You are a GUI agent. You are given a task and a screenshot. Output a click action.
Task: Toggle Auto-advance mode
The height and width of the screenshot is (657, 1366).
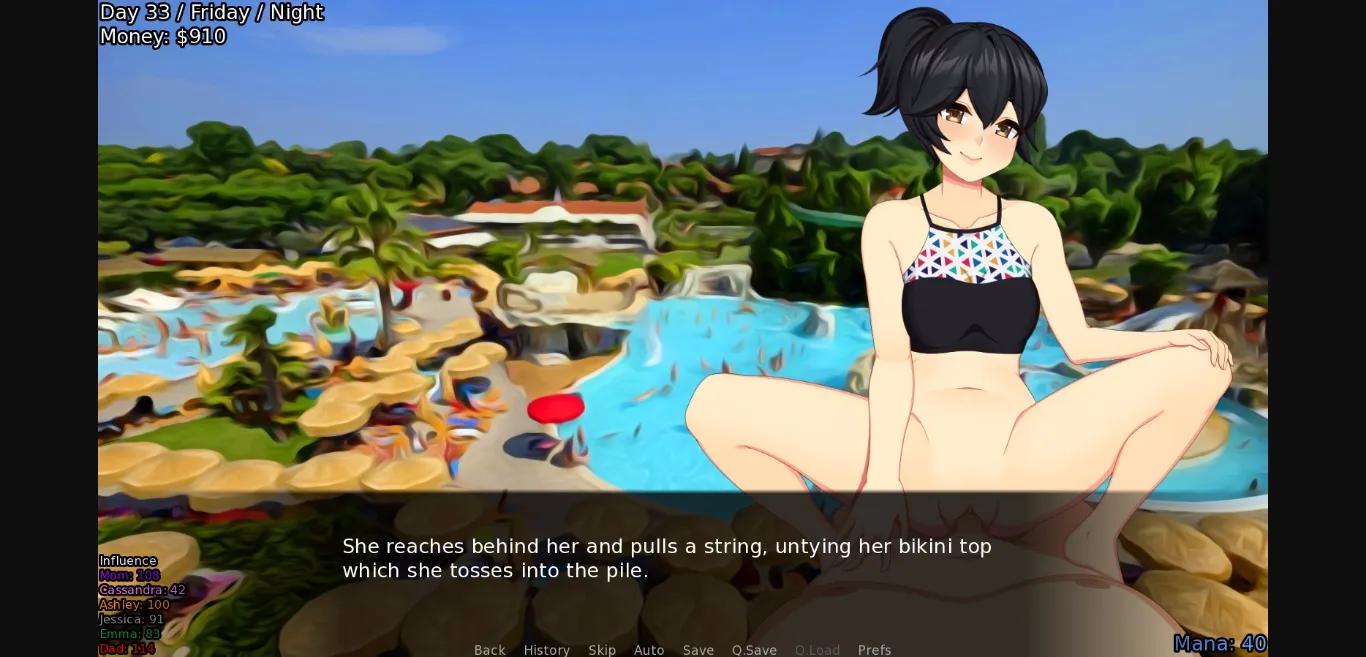(x=649, y=650)
